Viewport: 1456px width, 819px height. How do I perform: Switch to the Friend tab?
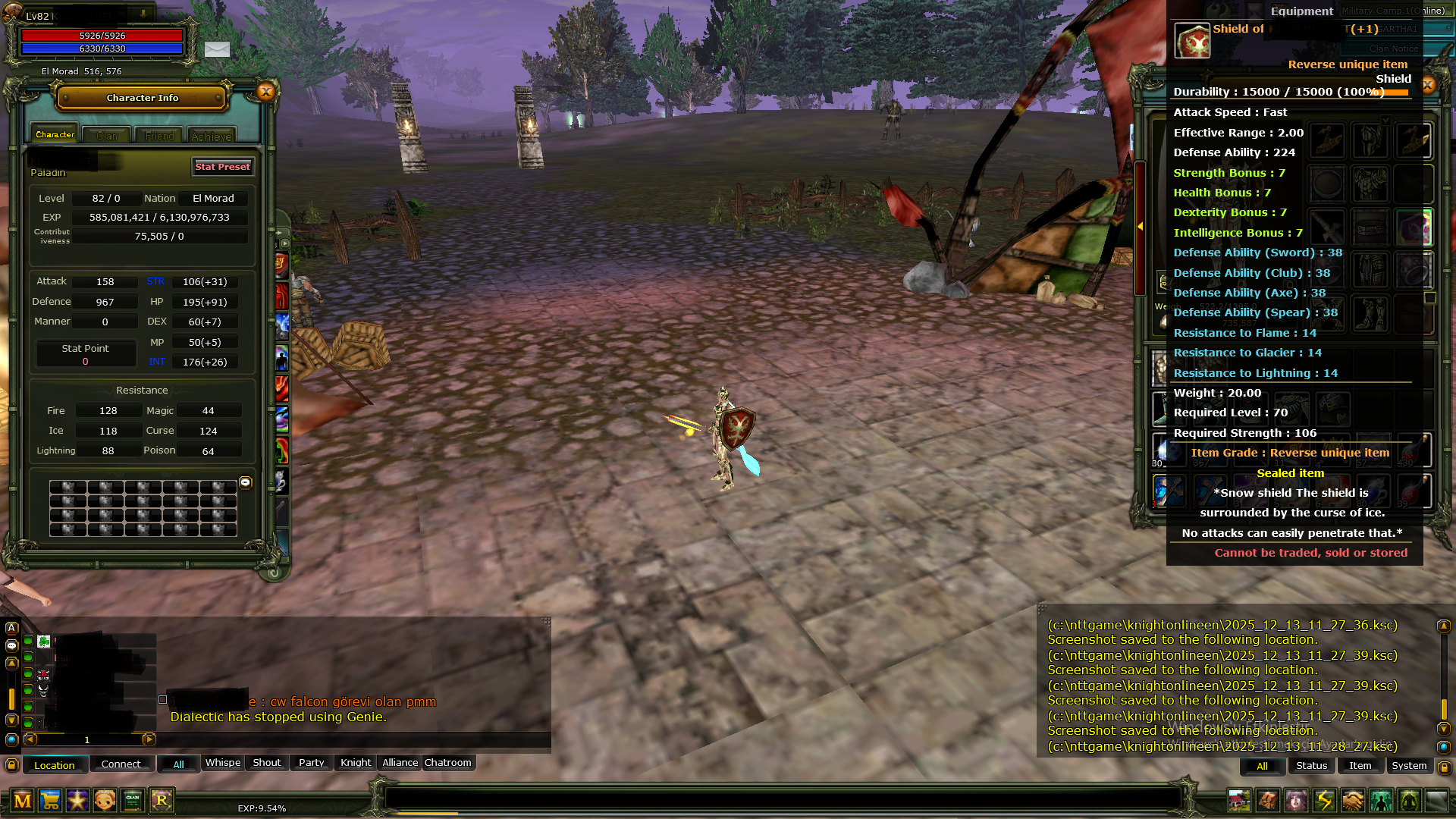(159, 136)
